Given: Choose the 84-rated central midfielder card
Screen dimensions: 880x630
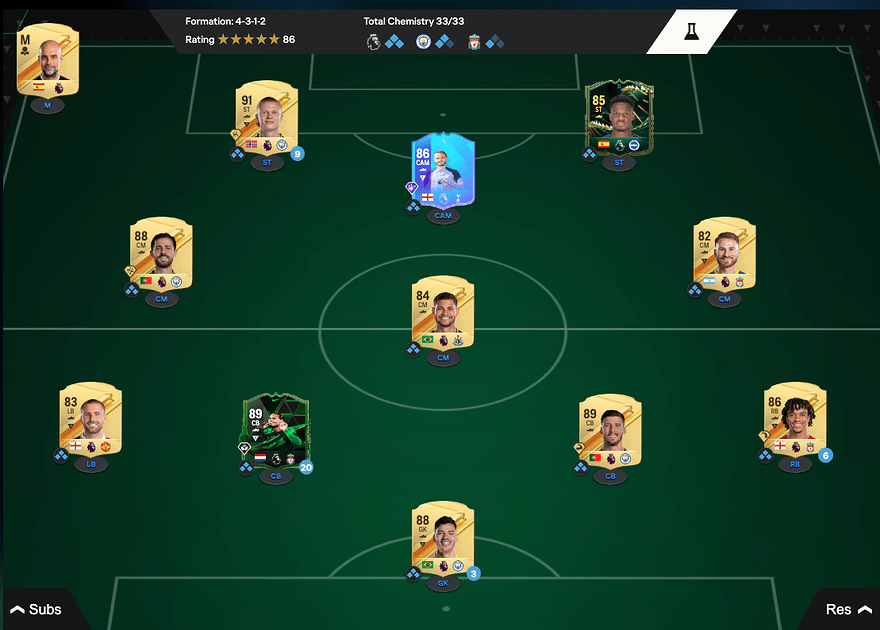Looking at the screenshot, I should [443, 314].
